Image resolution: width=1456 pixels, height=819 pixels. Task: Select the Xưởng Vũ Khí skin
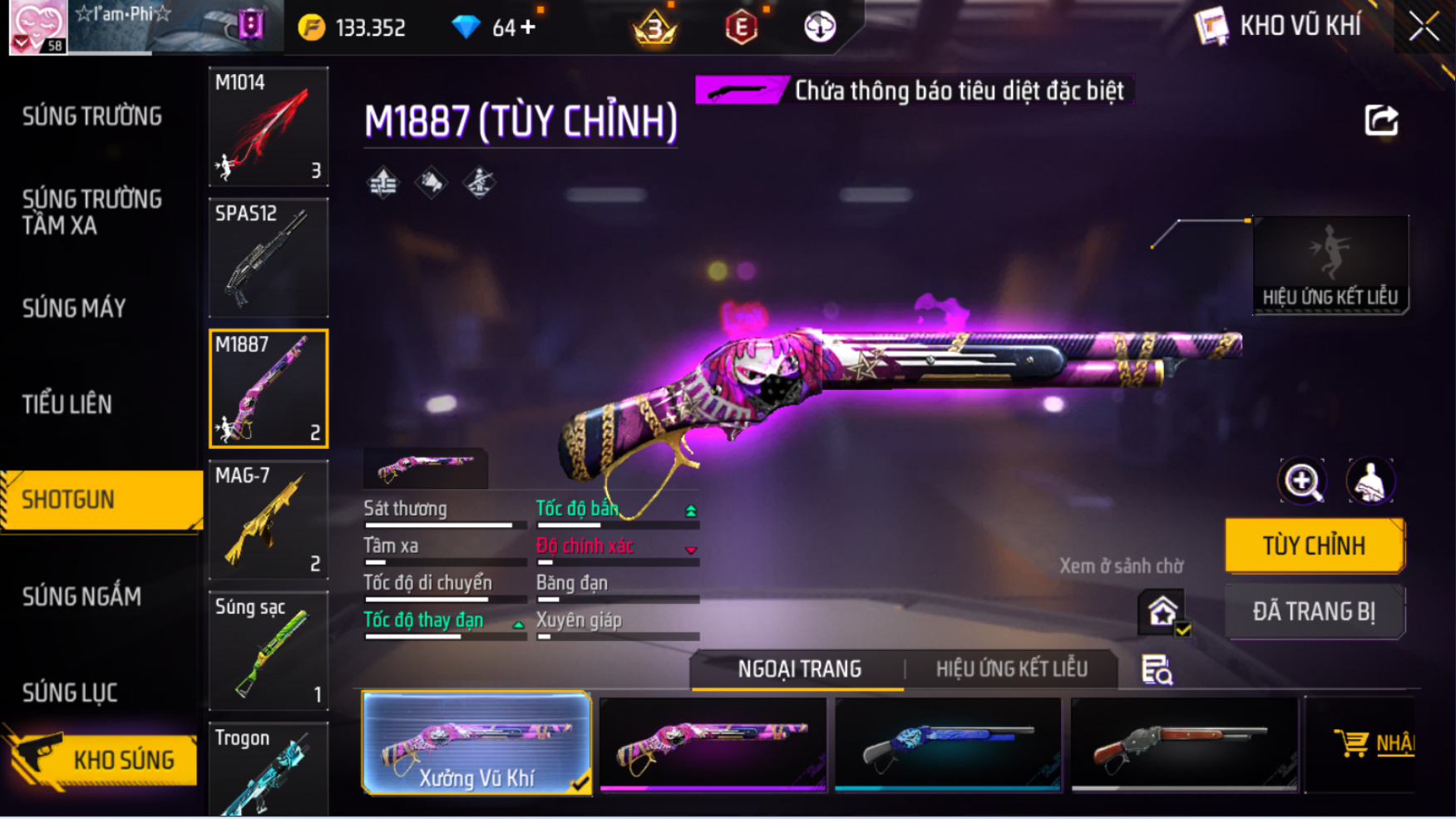click(476, 743)
